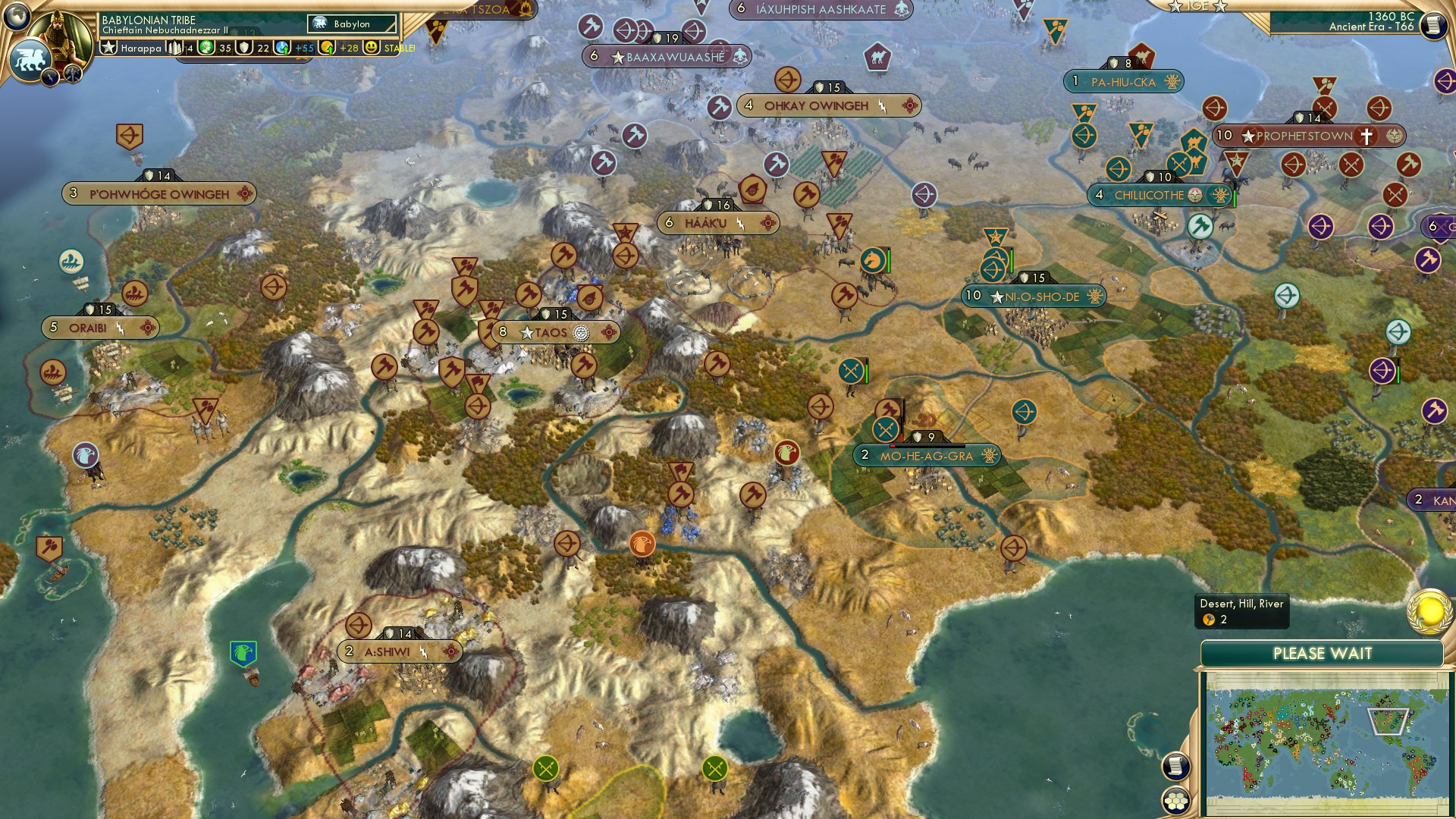
Task: Click the smiley face STABLE happiness icon
Action: point(370,48)
